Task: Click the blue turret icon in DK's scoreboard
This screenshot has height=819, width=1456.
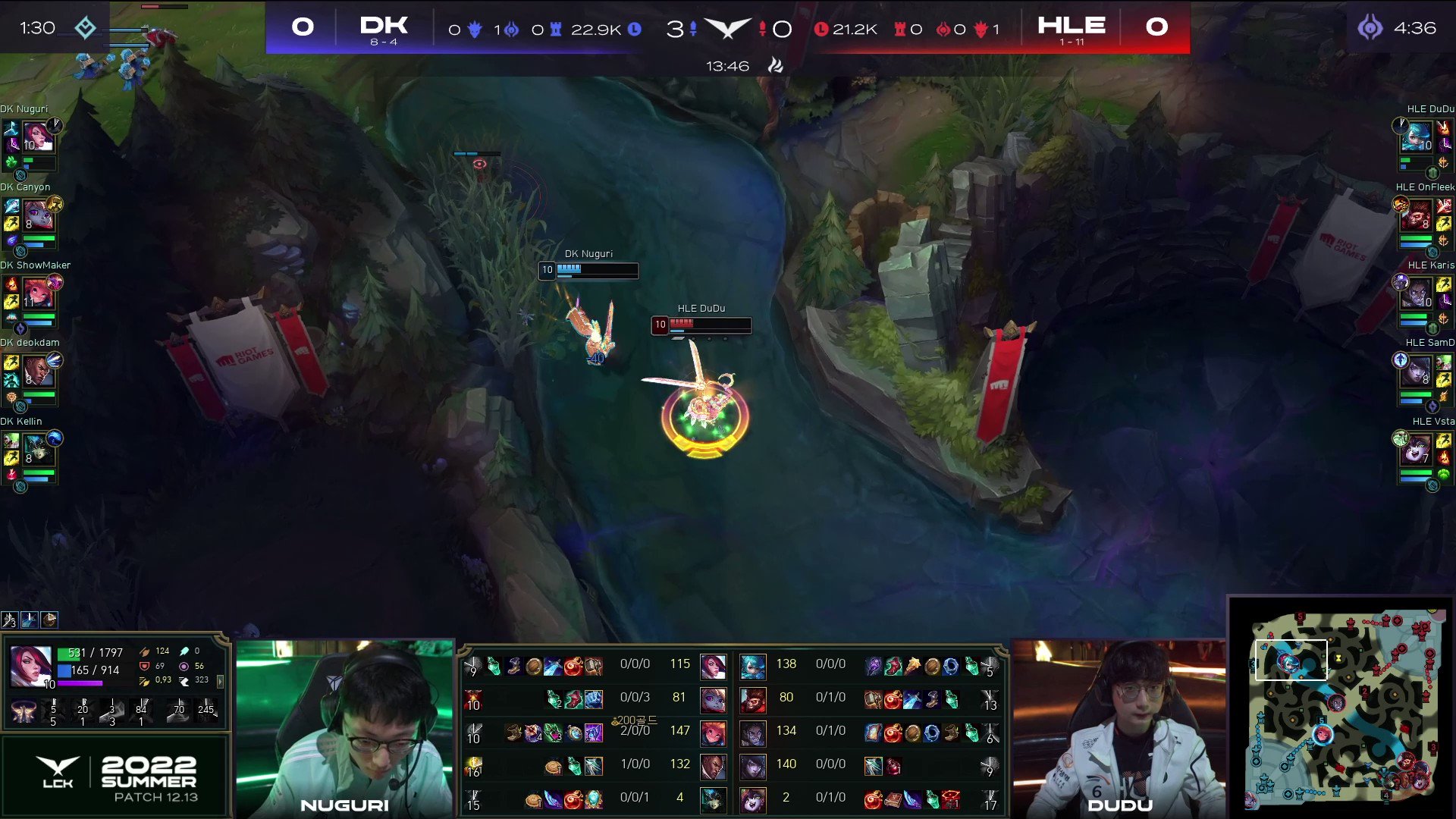Action: pyautogui.click(x=557, y=28)
